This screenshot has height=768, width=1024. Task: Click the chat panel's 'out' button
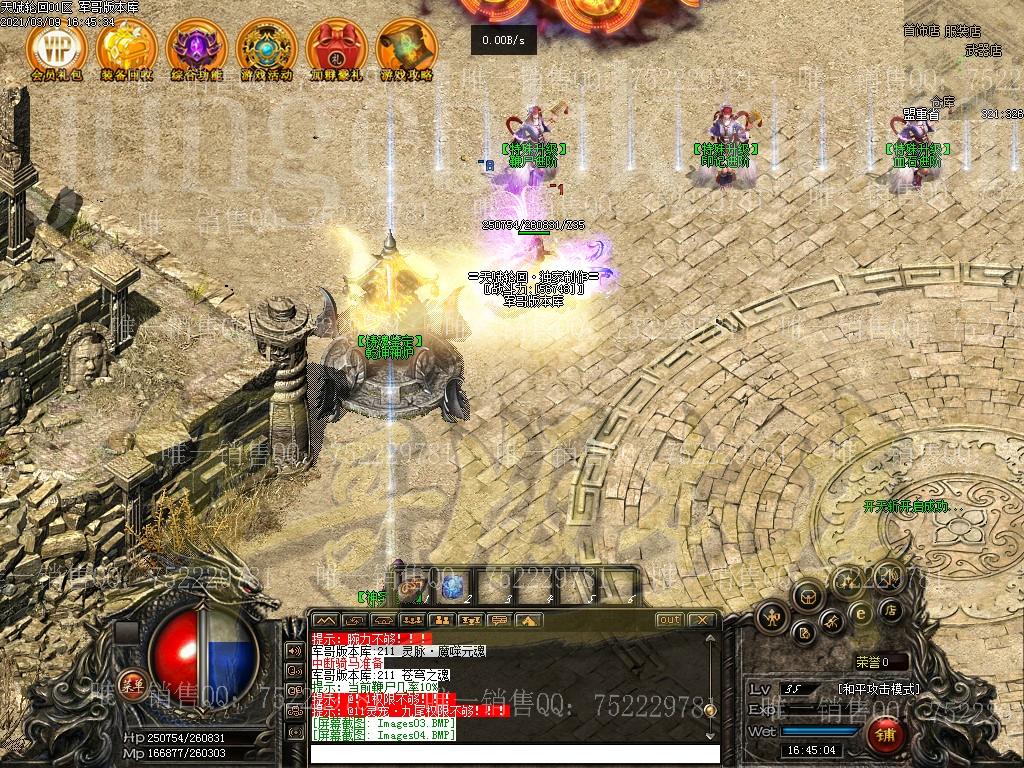(x=669, y=620)
